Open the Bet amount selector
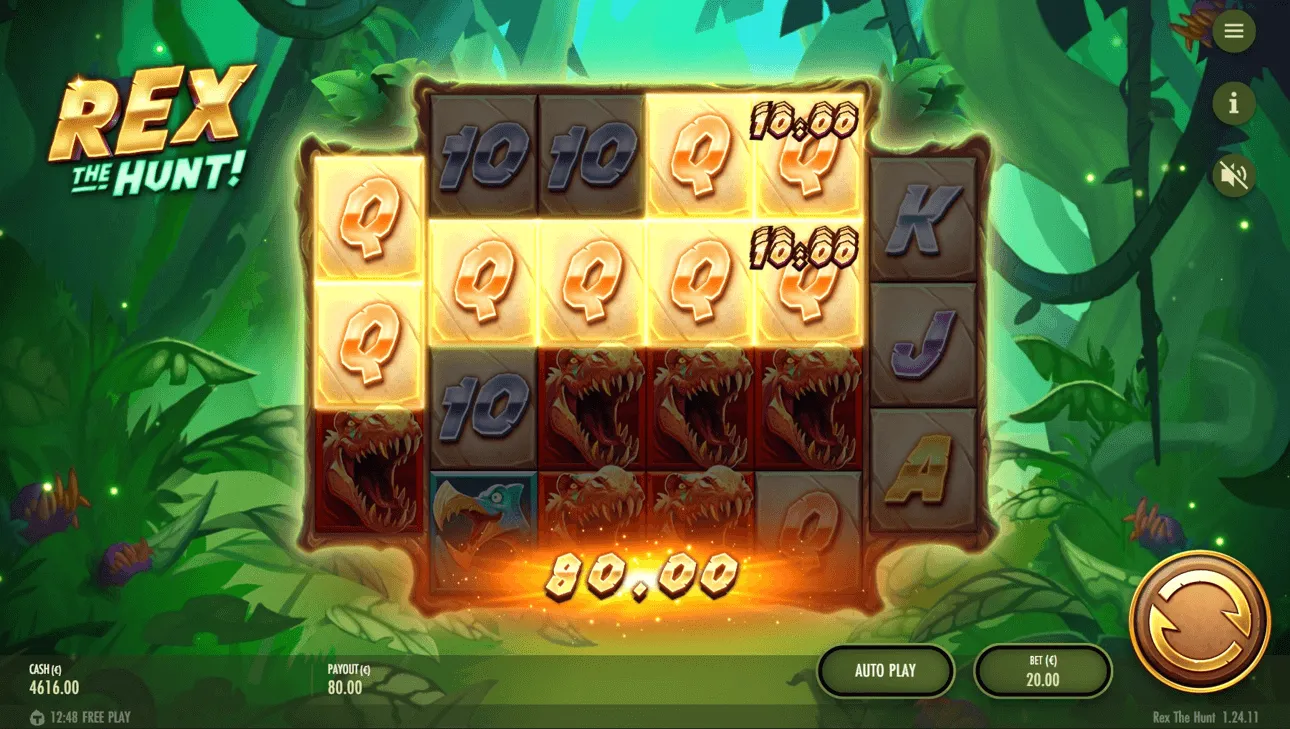Image resolution: width=1290 pixels, height=729 pixels. point(1043,671)
